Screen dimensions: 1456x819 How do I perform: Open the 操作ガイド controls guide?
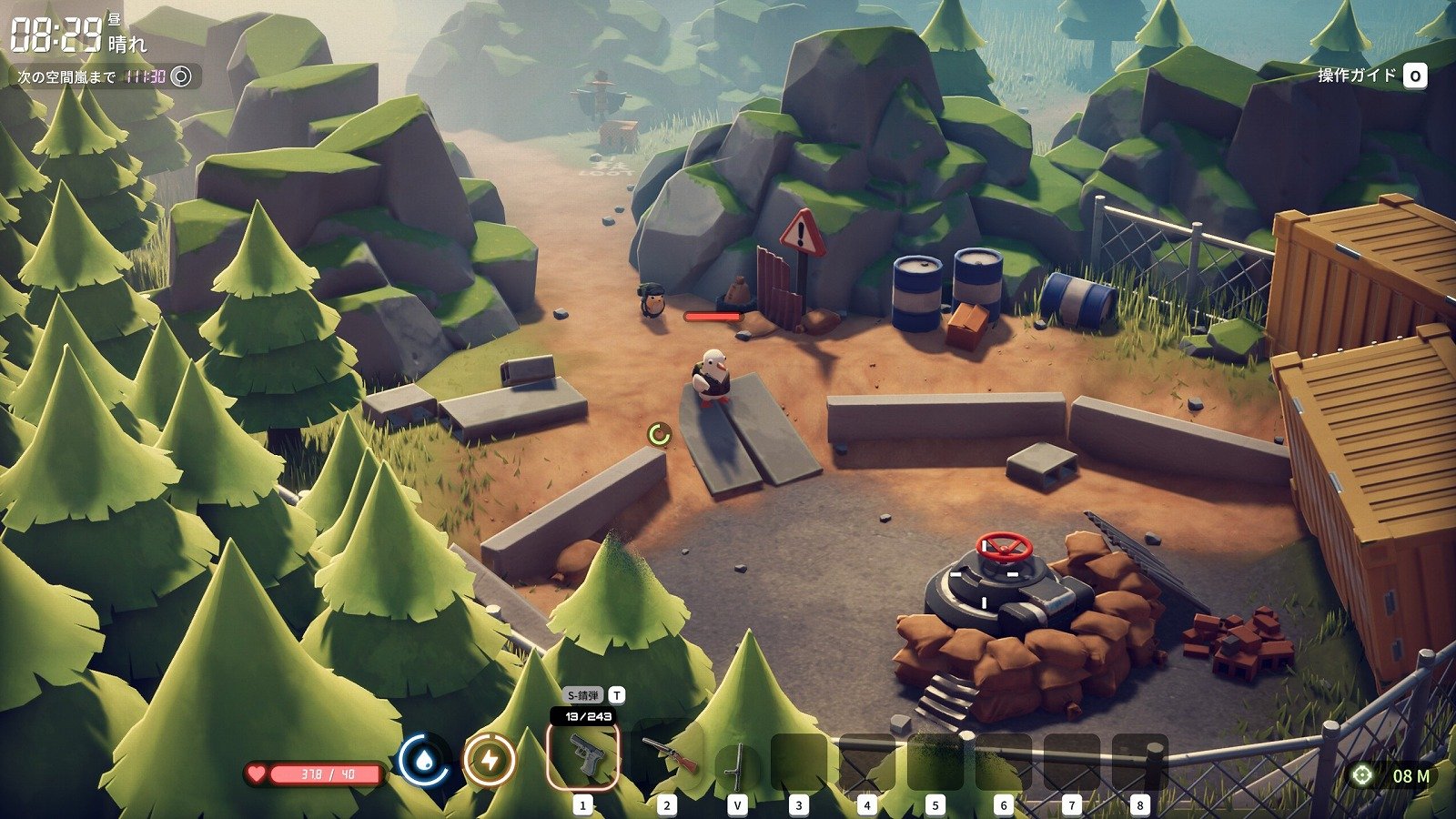click(1371, 76)
